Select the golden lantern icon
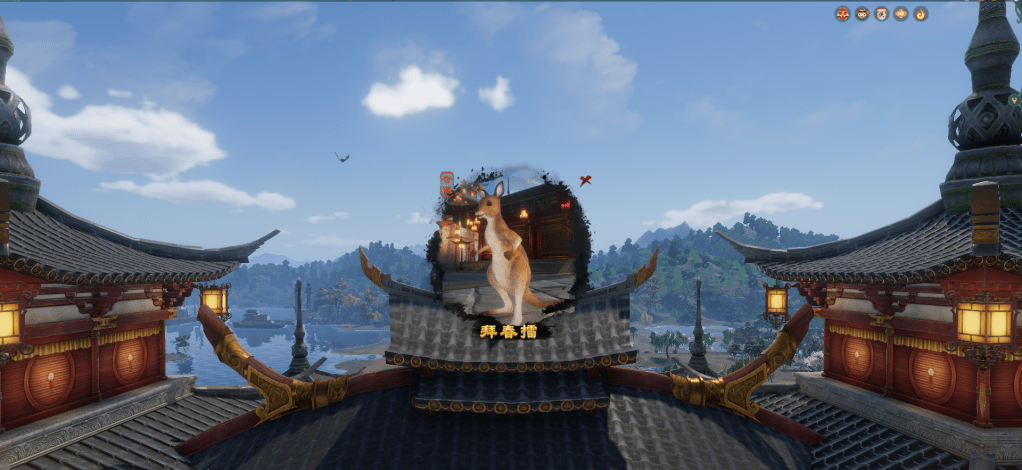Image resolution: width=1022 pixels, height=470 pixels. click(x=900, y=14)
